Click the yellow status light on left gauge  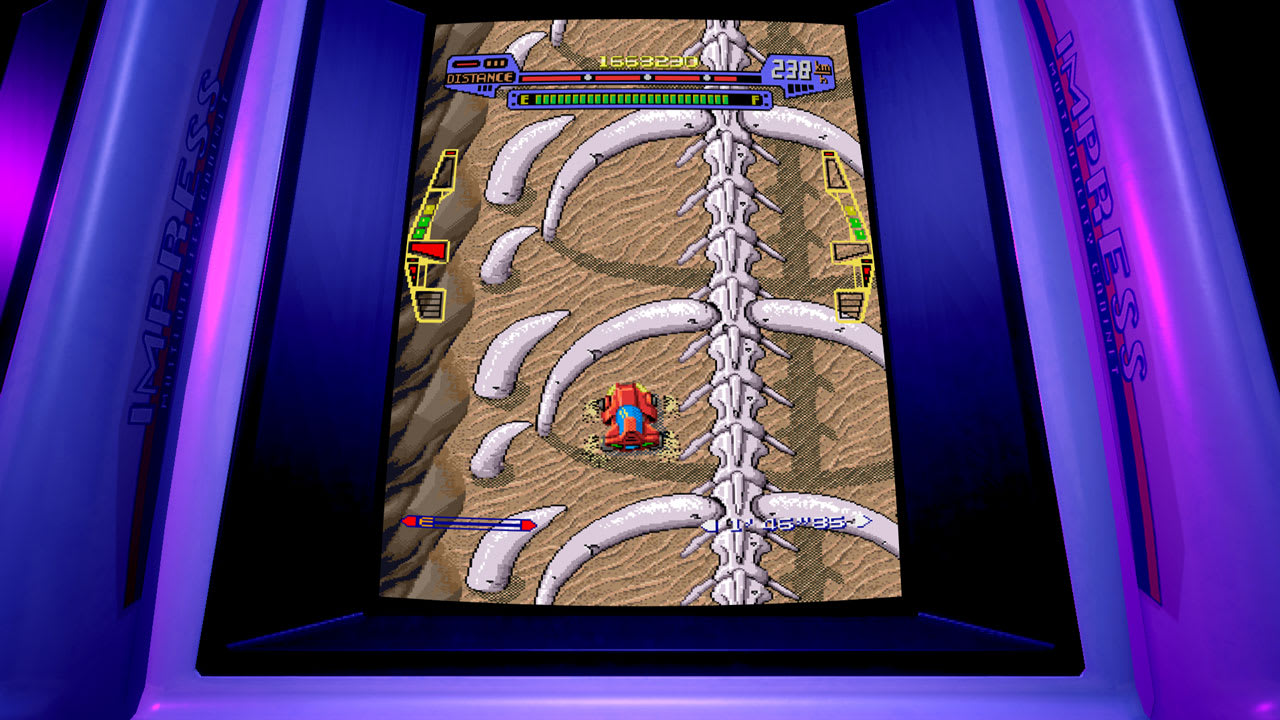point(429,208)
